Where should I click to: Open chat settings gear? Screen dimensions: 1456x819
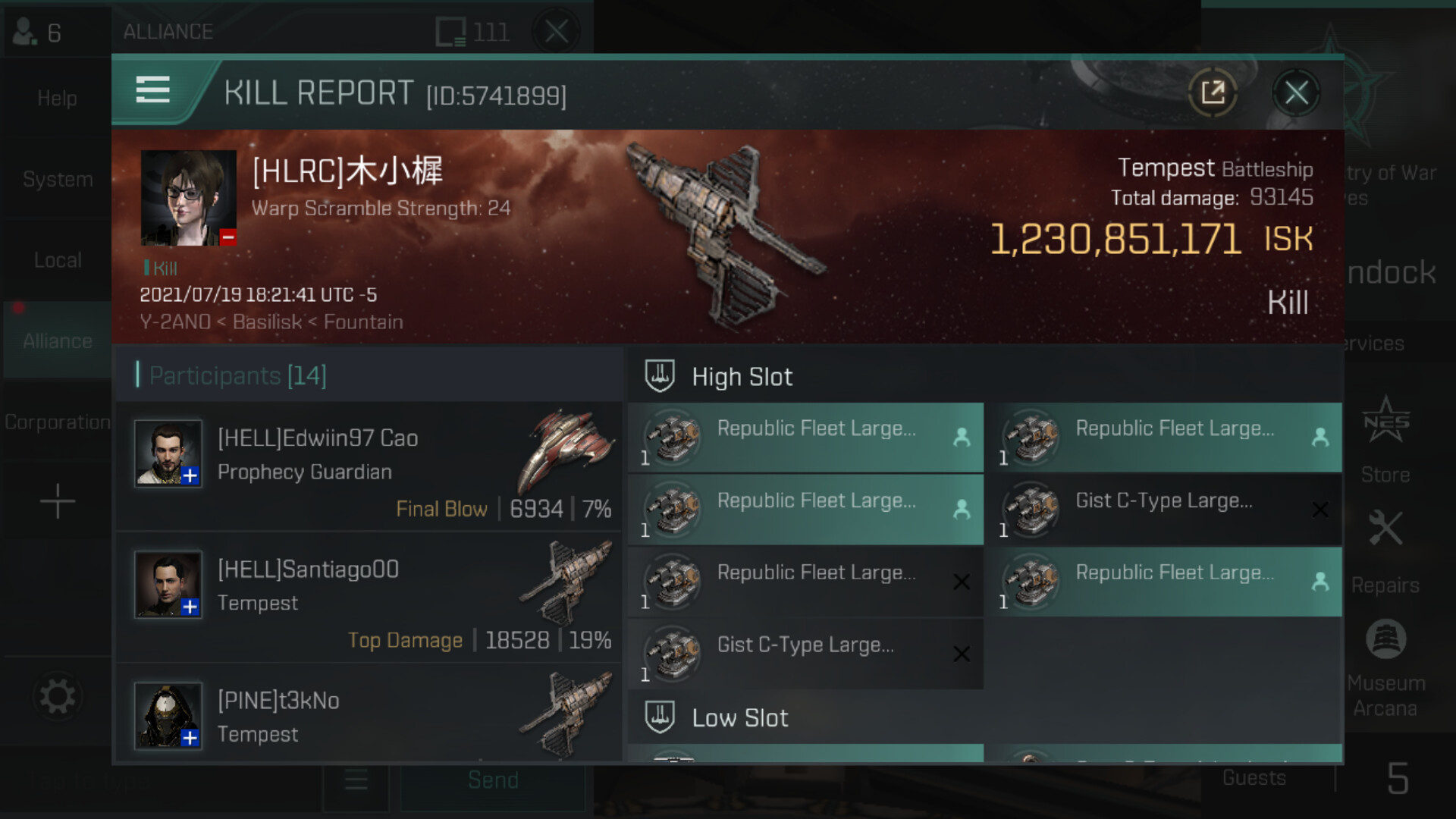57,696
